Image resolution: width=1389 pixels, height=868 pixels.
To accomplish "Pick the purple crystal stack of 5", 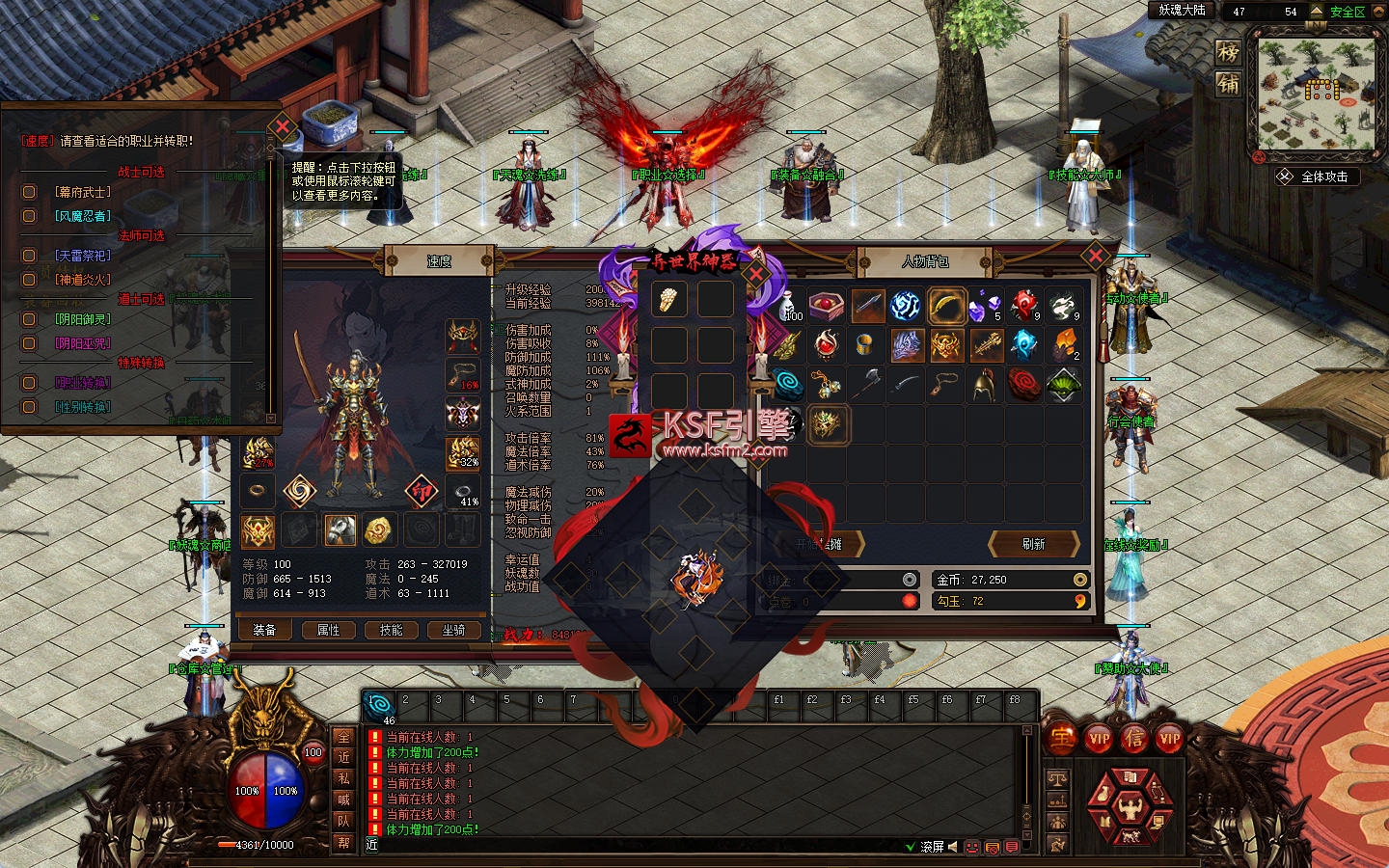I will click(x=985, y=307).
